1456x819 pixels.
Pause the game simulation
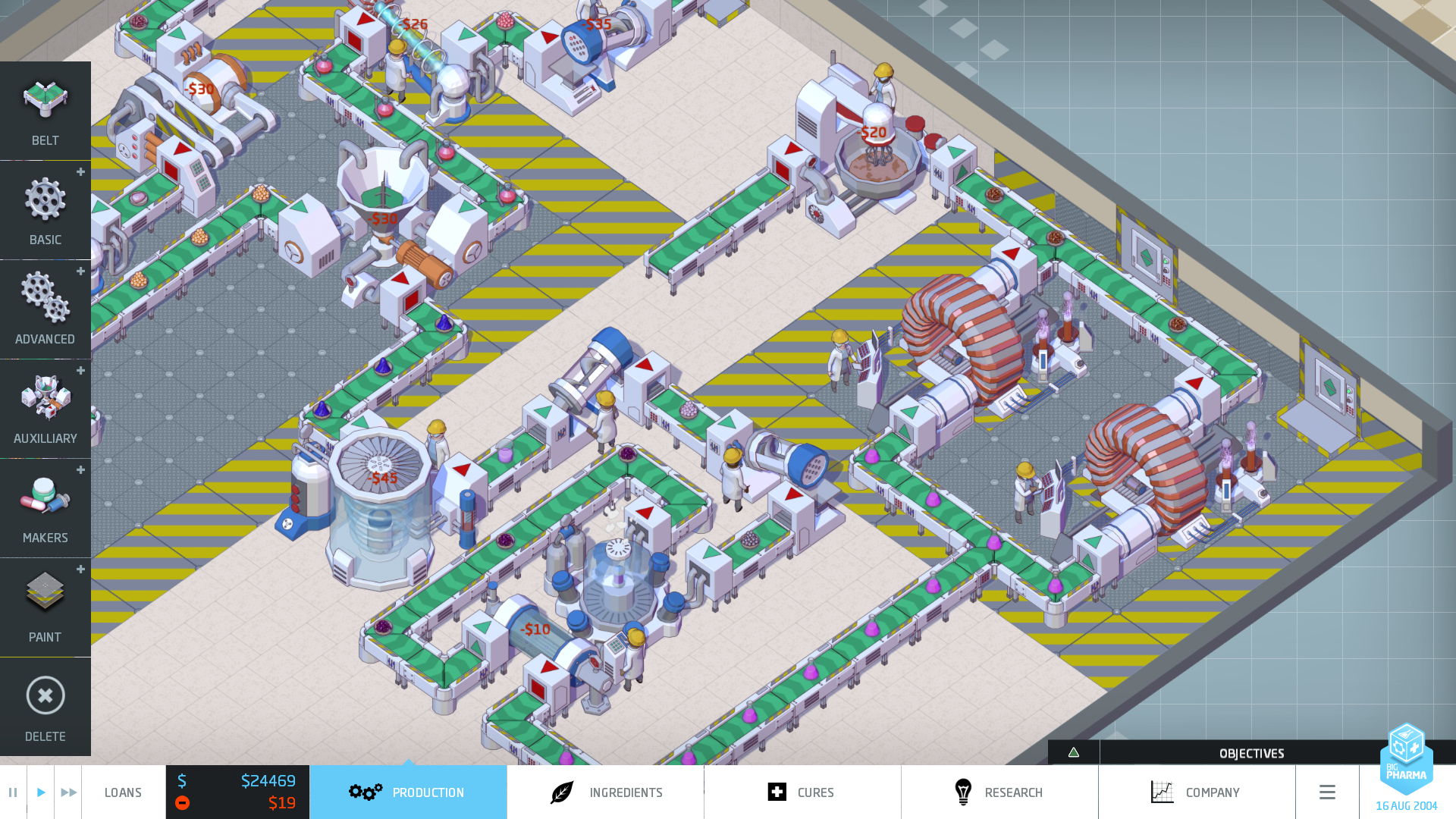pyautogui.click(x=13, y=792)
